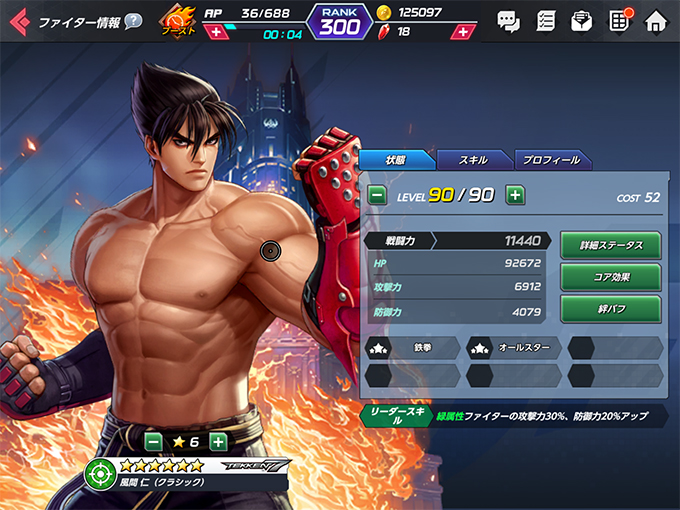The width and height of the screenshot is (680, 510).
Task: Open the menu list icon with notification
Action: click(618, 21)
